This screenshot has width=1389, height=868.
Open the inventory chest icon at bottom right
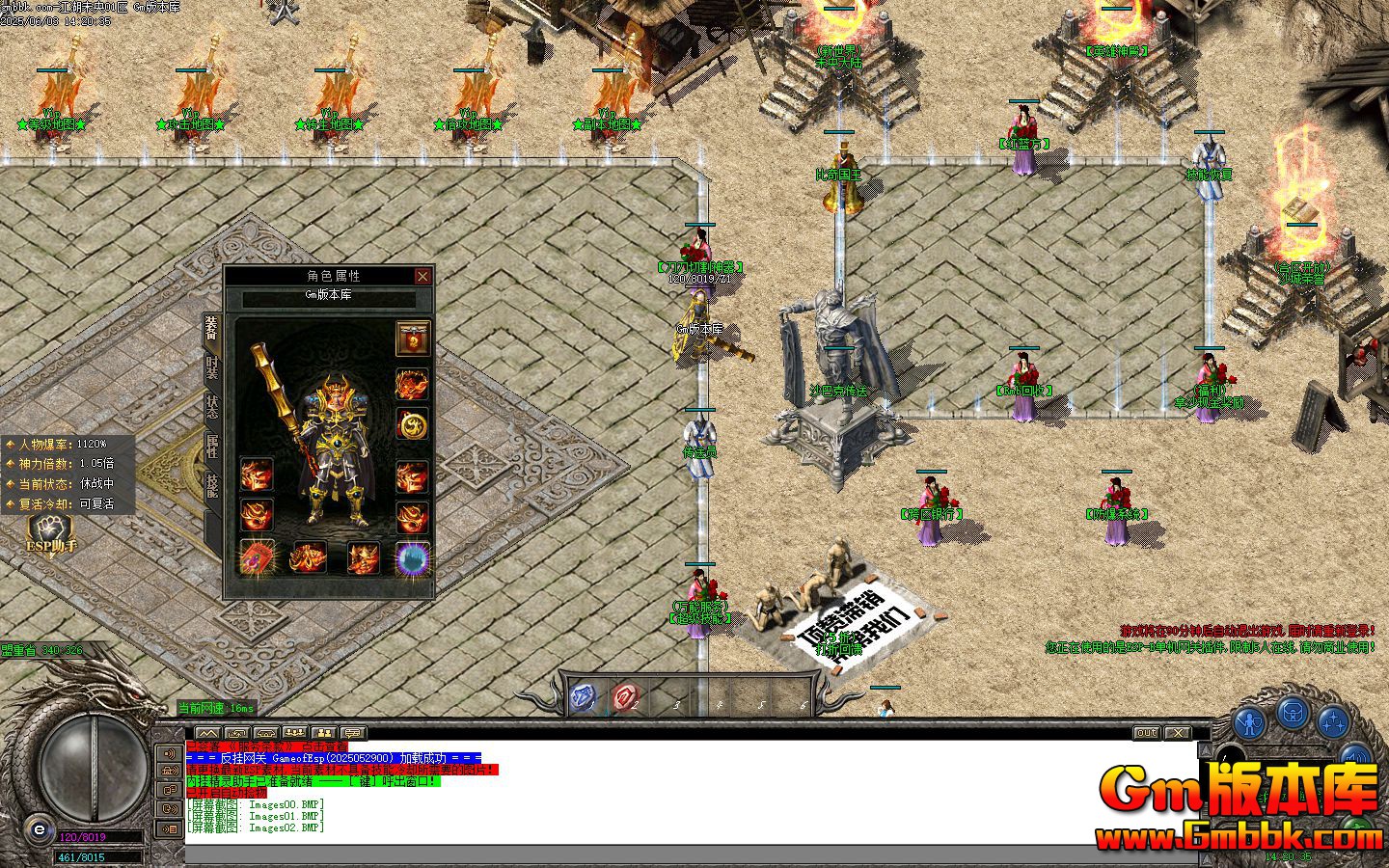pyautogui.click(x=1294, y=715)
